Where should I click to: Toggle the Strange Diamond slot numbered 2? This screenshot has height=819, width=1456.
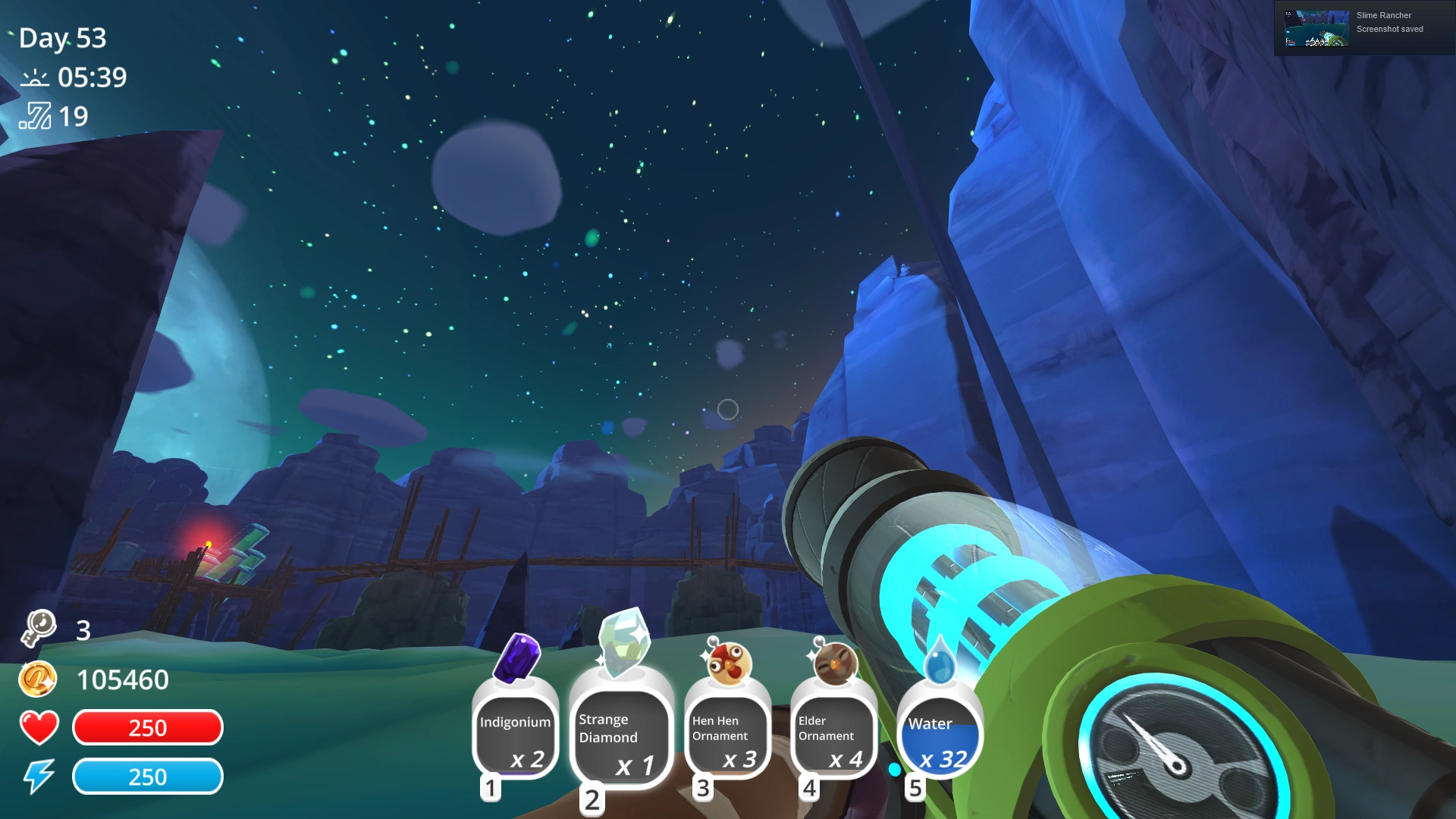click(x=592, y=799)
